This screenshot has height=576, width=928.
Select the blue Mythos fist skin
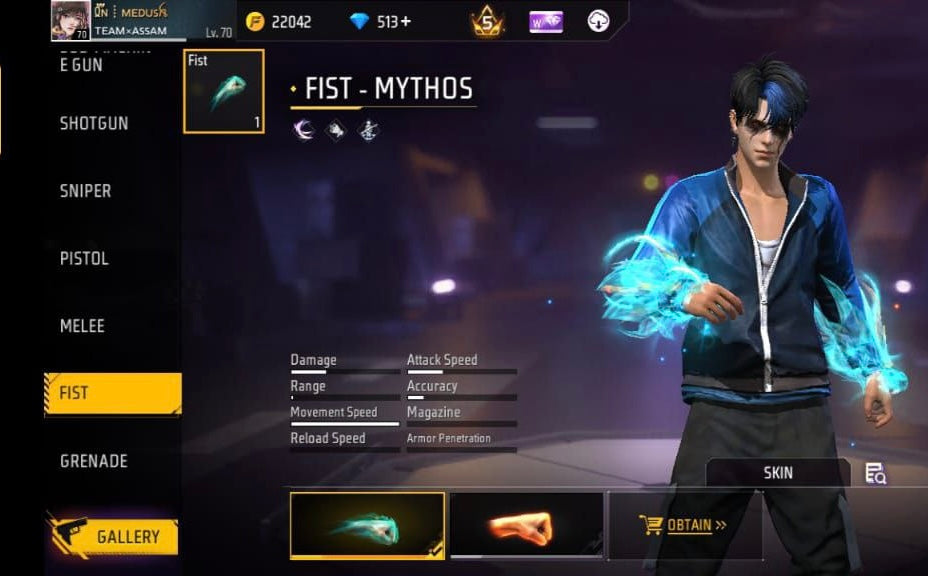(x=367, y=524)
